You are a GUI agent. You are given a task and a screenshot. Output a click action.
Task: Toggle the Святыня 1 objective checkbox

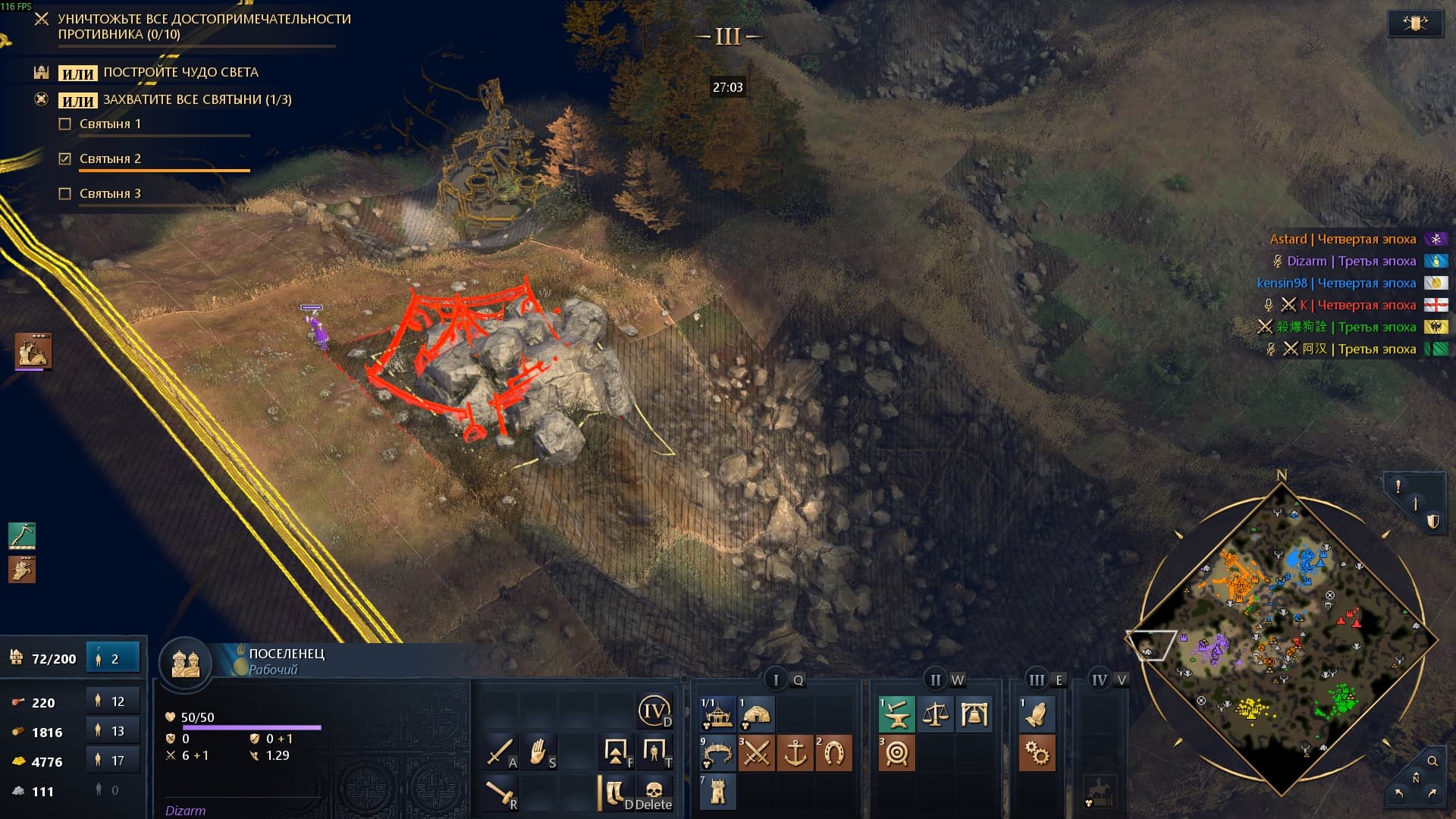pos(65,124)
